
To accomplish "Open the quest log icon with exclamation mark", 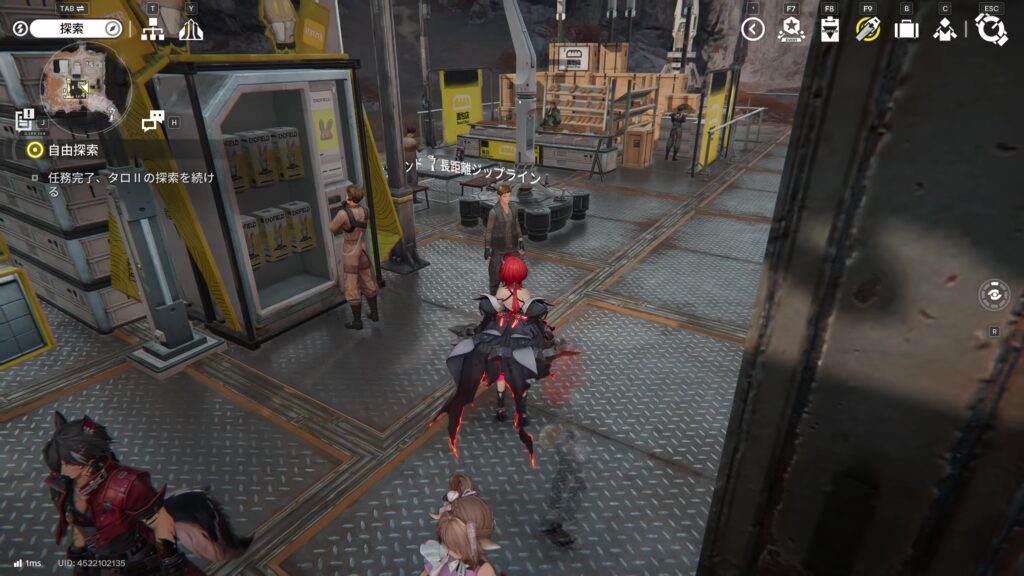I will coord(26,120).
